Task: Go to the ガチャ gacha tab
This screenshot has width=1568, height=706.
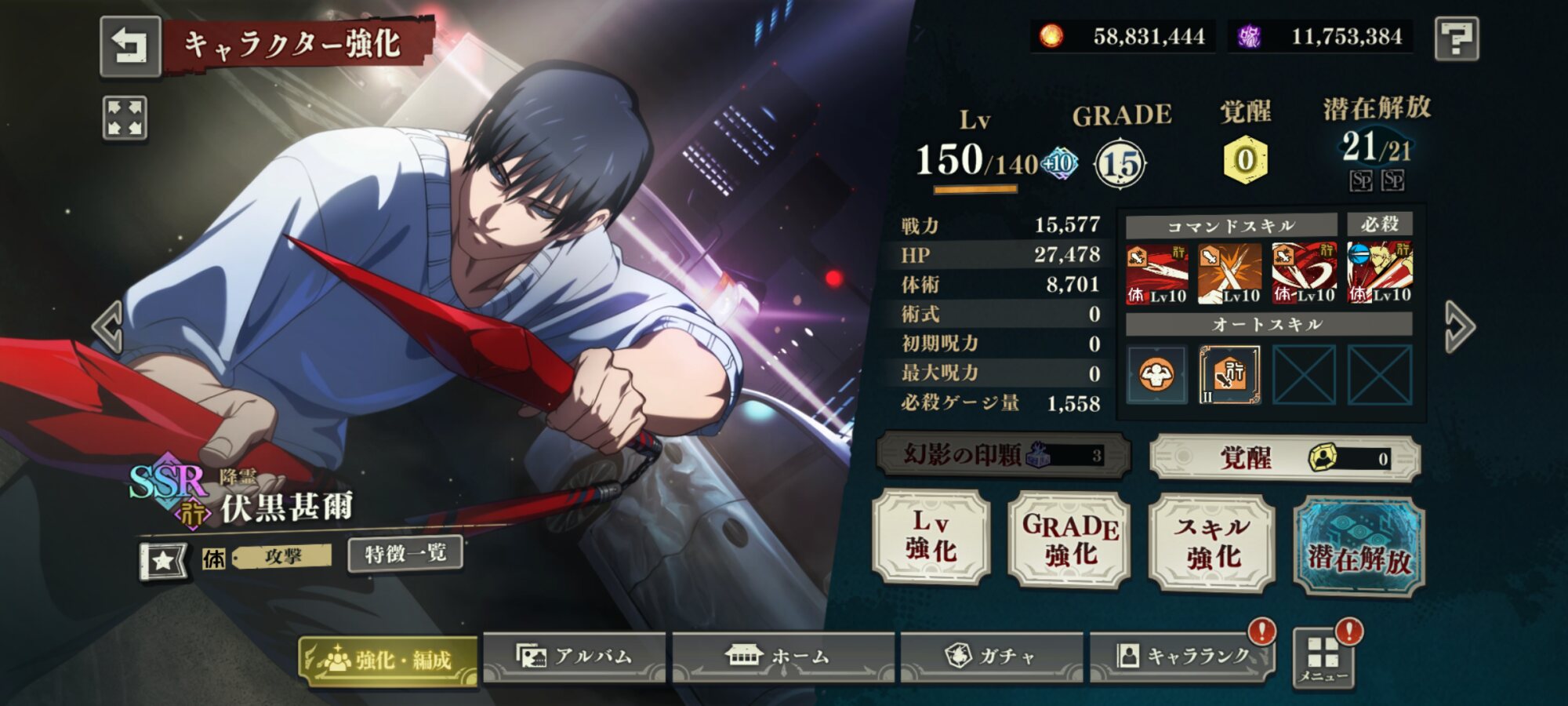Action: (x=991, y=657)
